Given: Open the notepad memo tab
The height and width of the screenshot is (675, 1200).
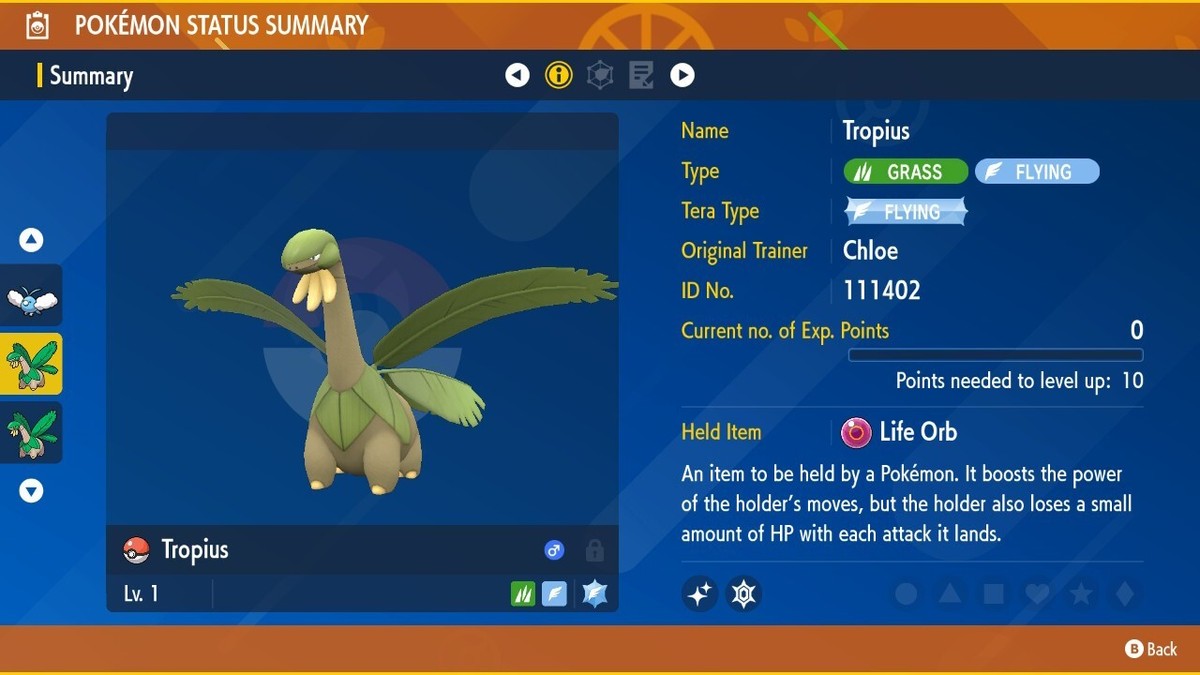Looking at the screenshot, I should coord(641,75).
